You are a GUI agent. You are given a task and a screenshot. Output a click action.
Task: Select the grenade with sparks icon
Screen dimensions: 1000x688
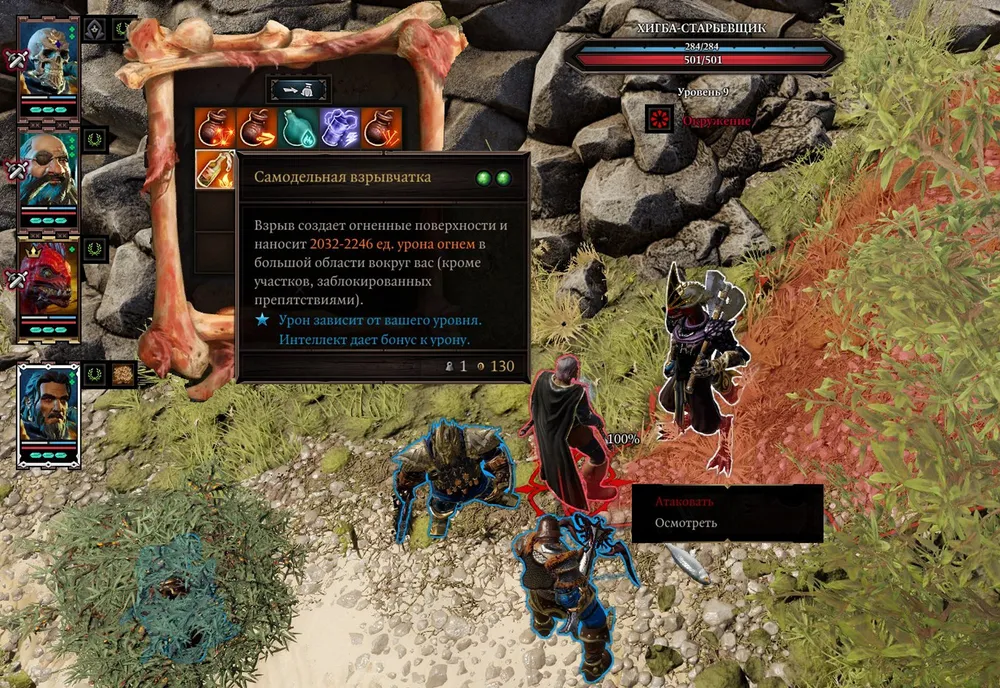tap(215, 128)
